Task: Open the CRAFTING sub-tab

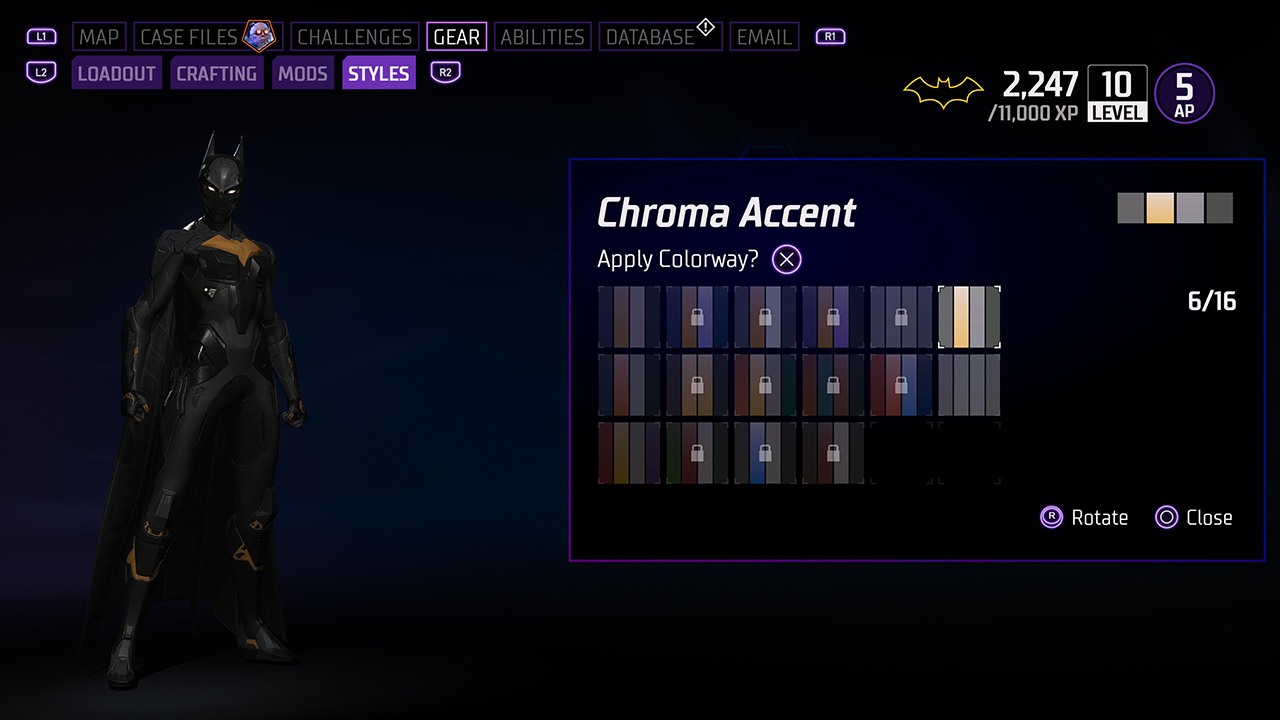Action: pos(216,74)
